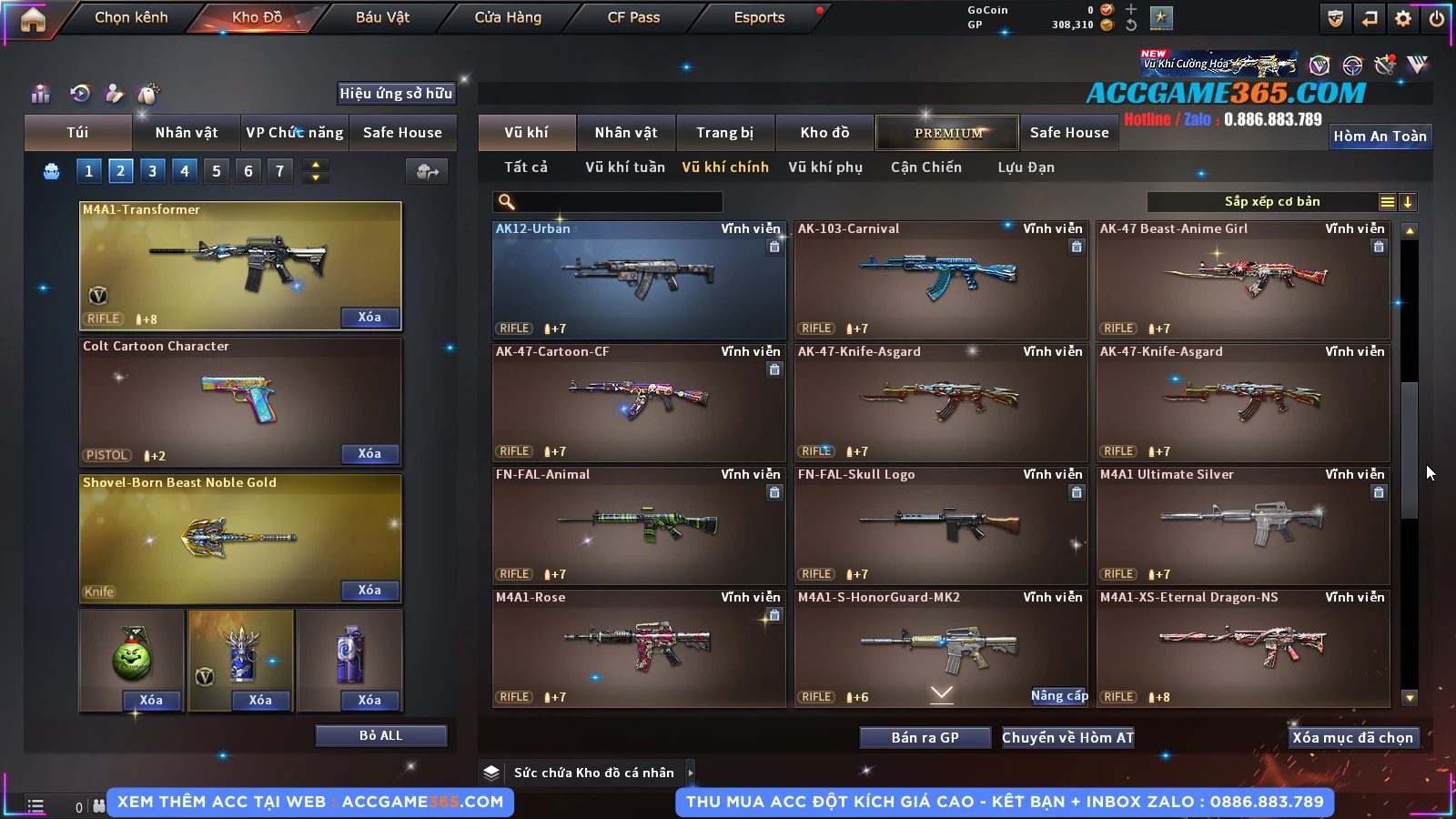Select the AK12-Urban rifle
This screenshot has width=1456, height=819.
(639, 279)
